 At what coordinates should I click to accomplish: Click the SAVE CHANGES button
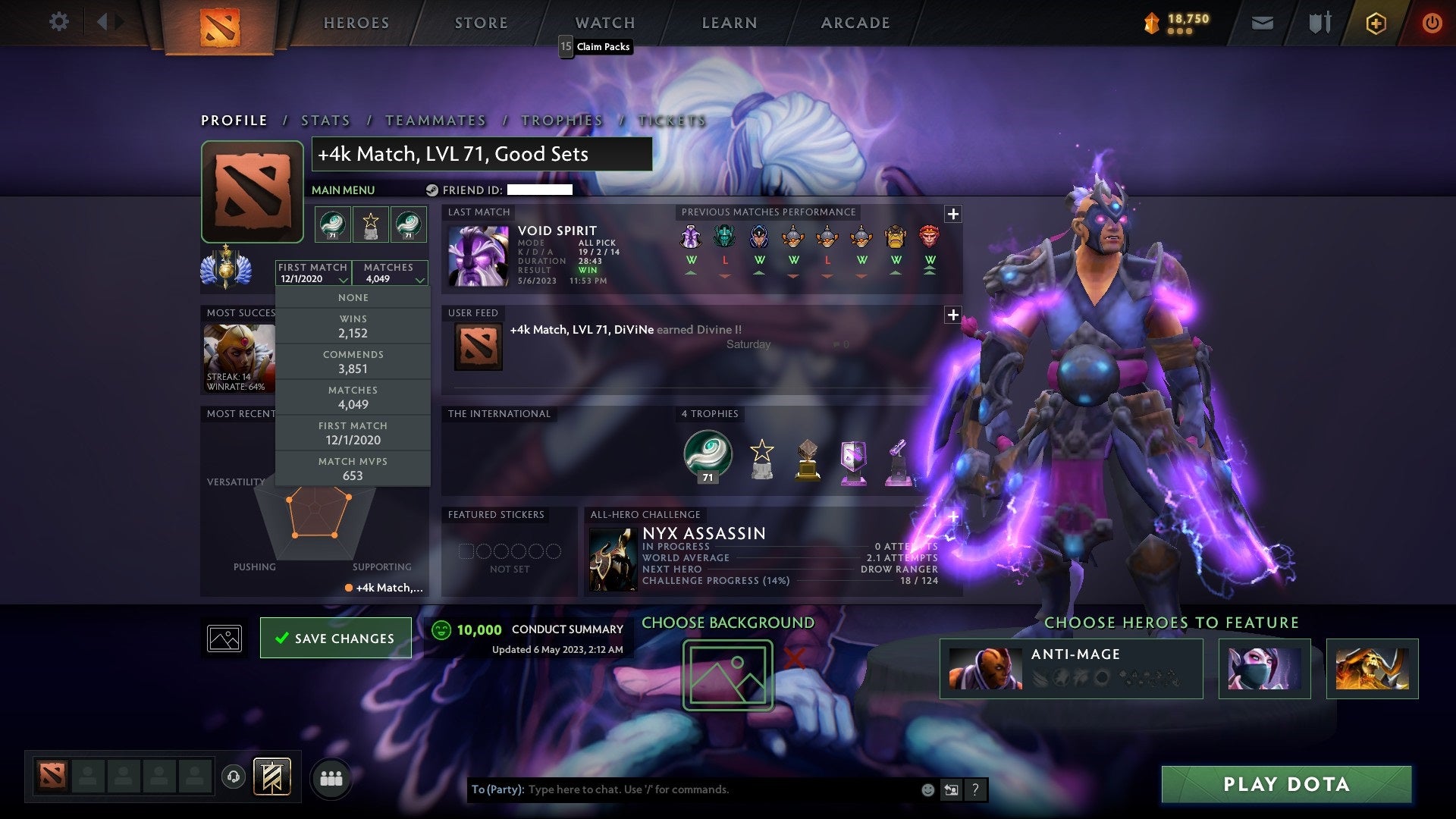pyautogui.click(x=335, y=638)
